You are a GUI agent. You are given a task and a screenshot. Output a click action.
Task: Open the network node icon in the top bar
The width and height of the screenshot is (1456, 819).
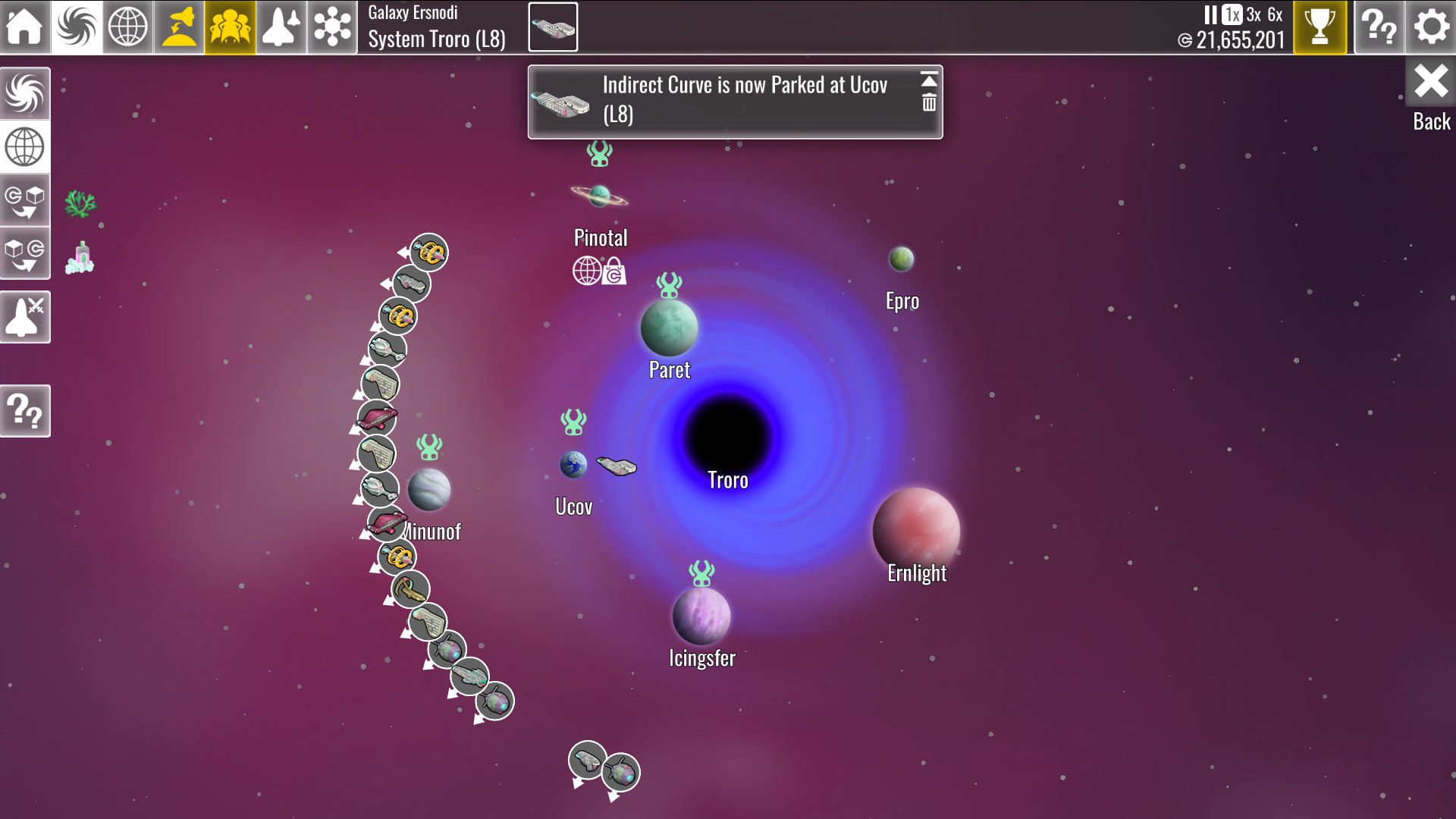(x=332, y=27)
